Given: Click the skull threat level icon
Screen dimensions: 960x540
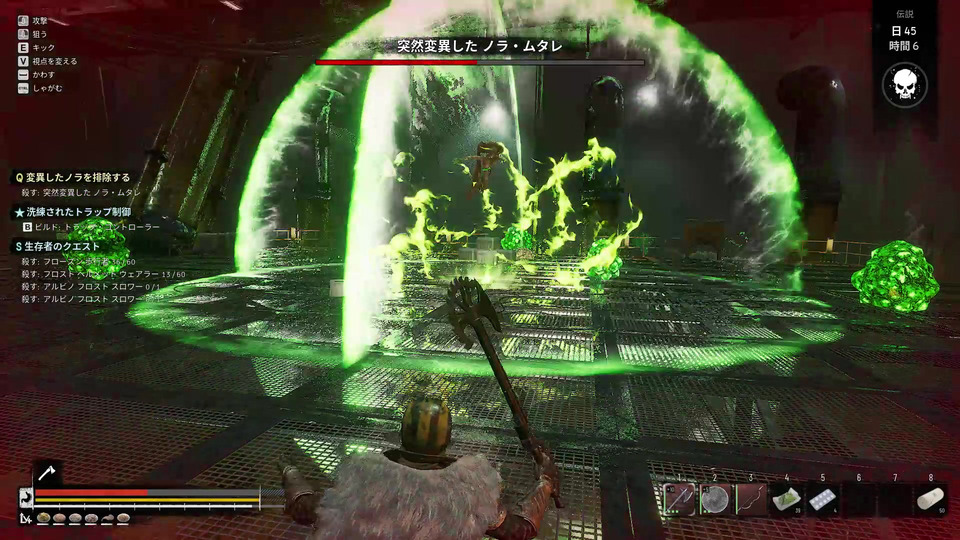Looking at the screenshot, I should pyautogui.click(x=904, y=85).
